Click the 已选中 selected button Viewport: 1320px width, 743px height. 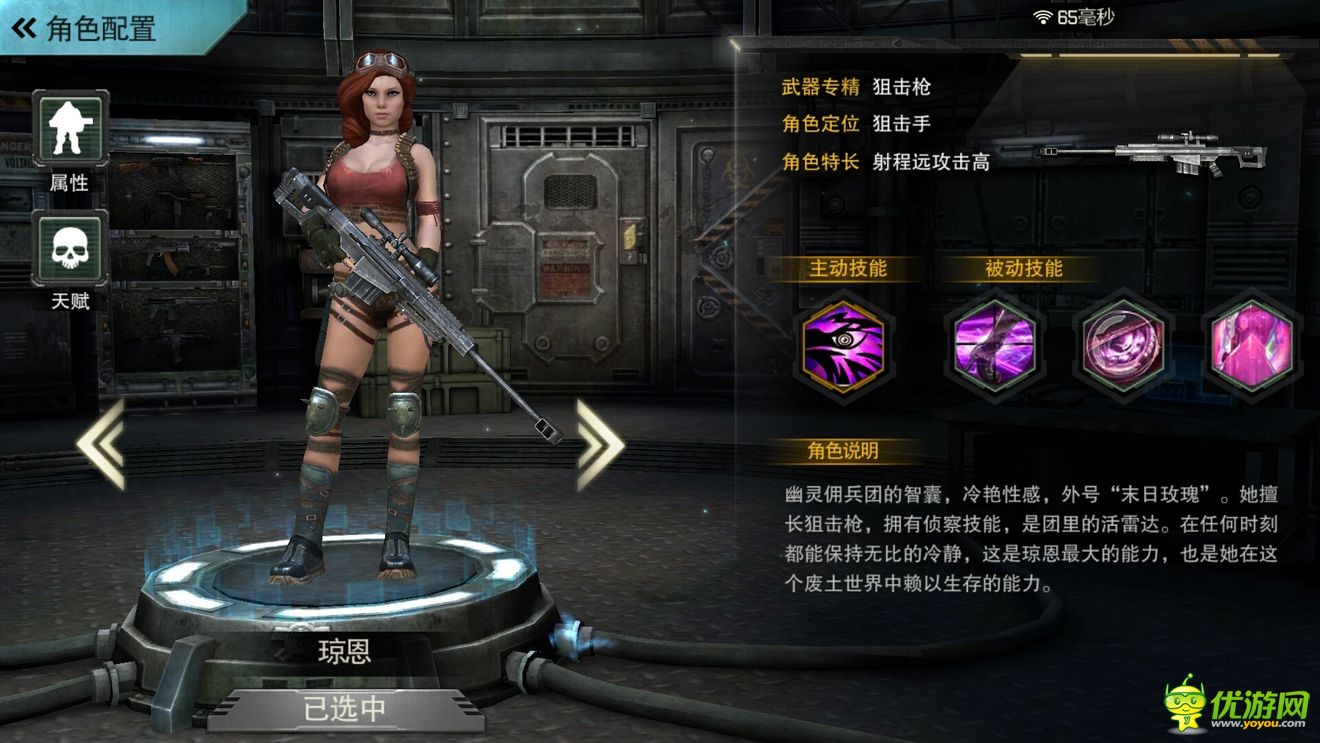(345, 709)
